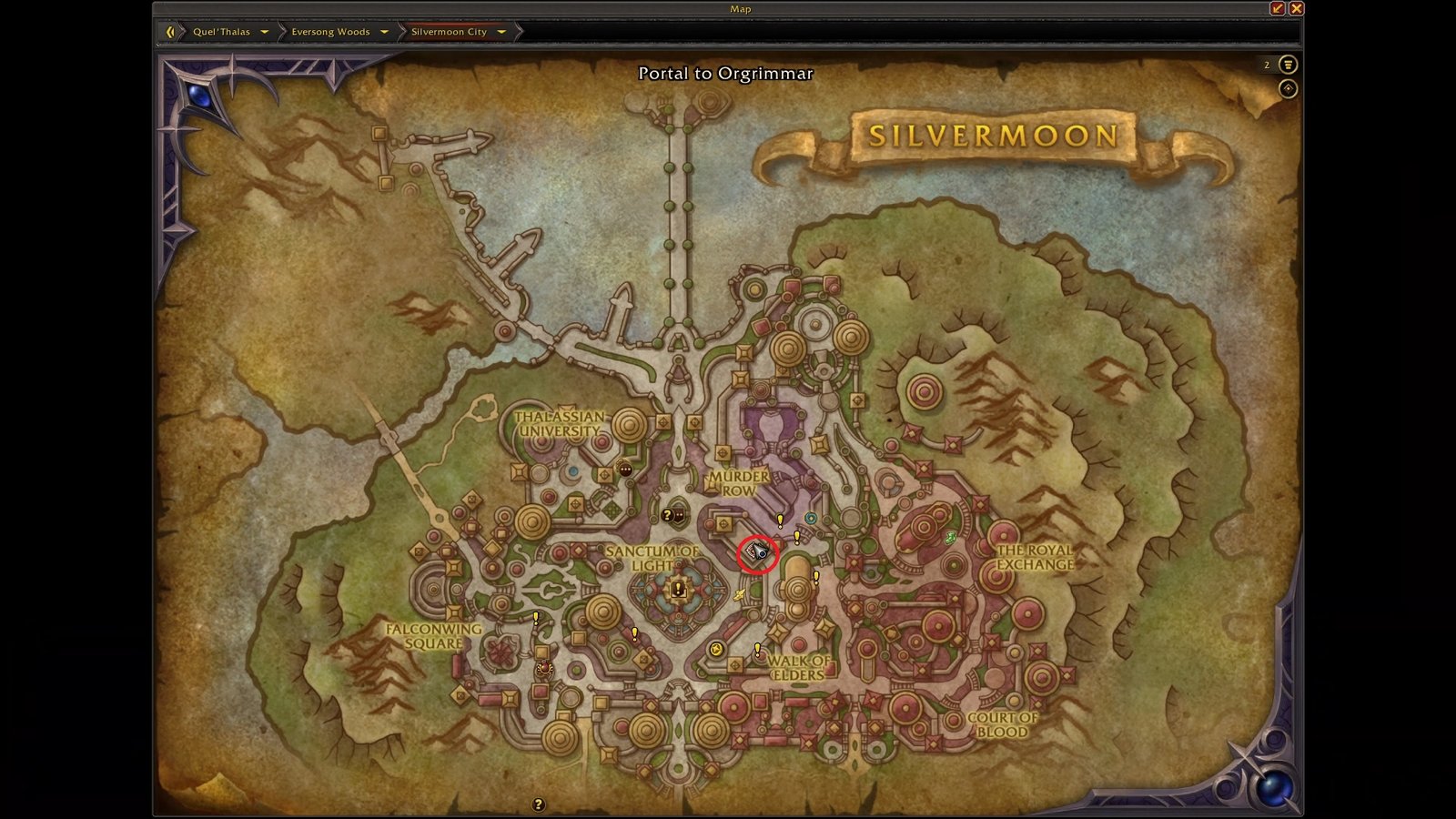Open the map tracking filter icon beside the 2
The width and height of the screenshot is (1456, 819).
(x=1287, y=65)
